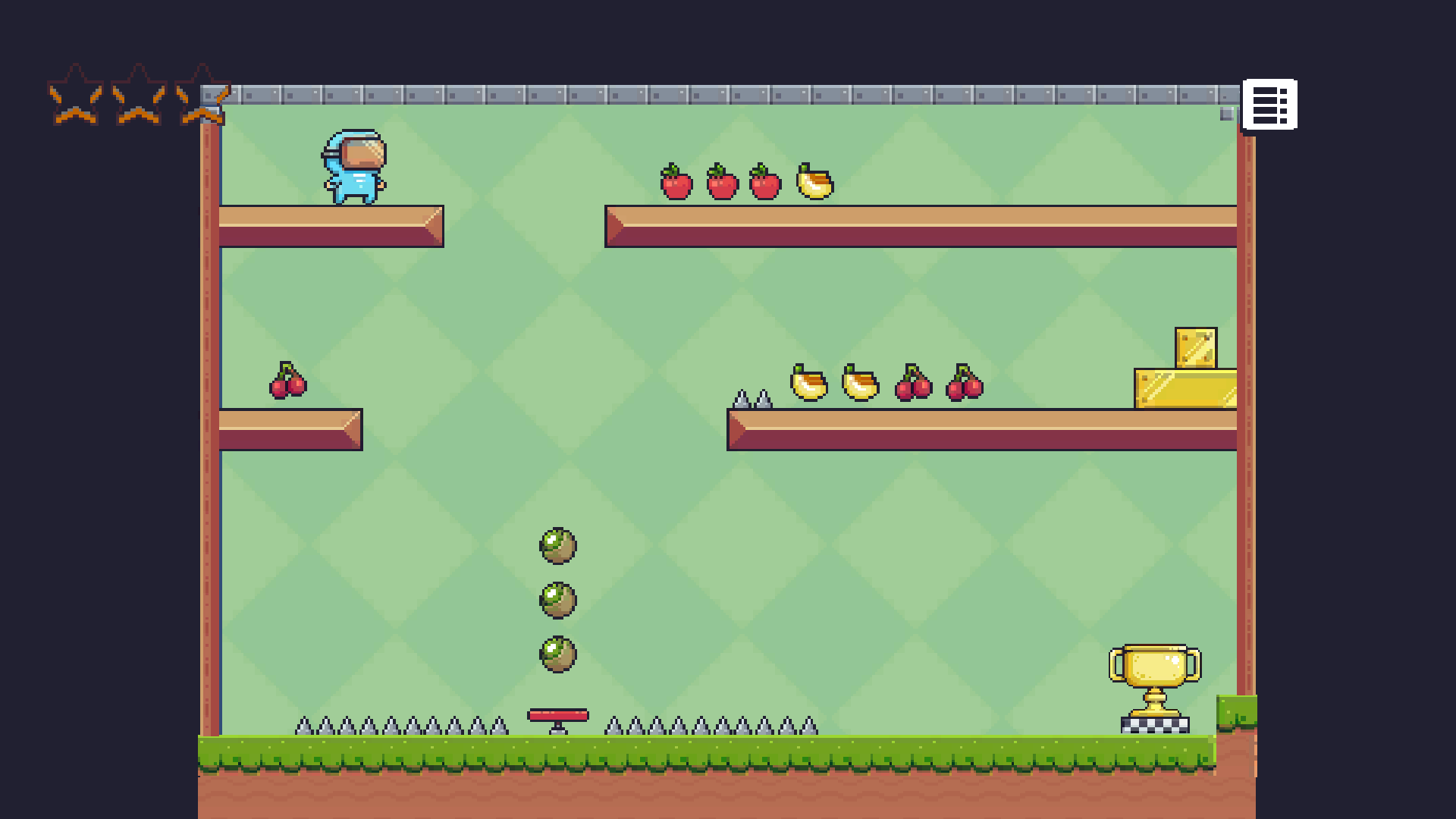This screenshot has height=819, width=1456.
Task: Click the bottom green kiwi ball
Action: (559, 654)
